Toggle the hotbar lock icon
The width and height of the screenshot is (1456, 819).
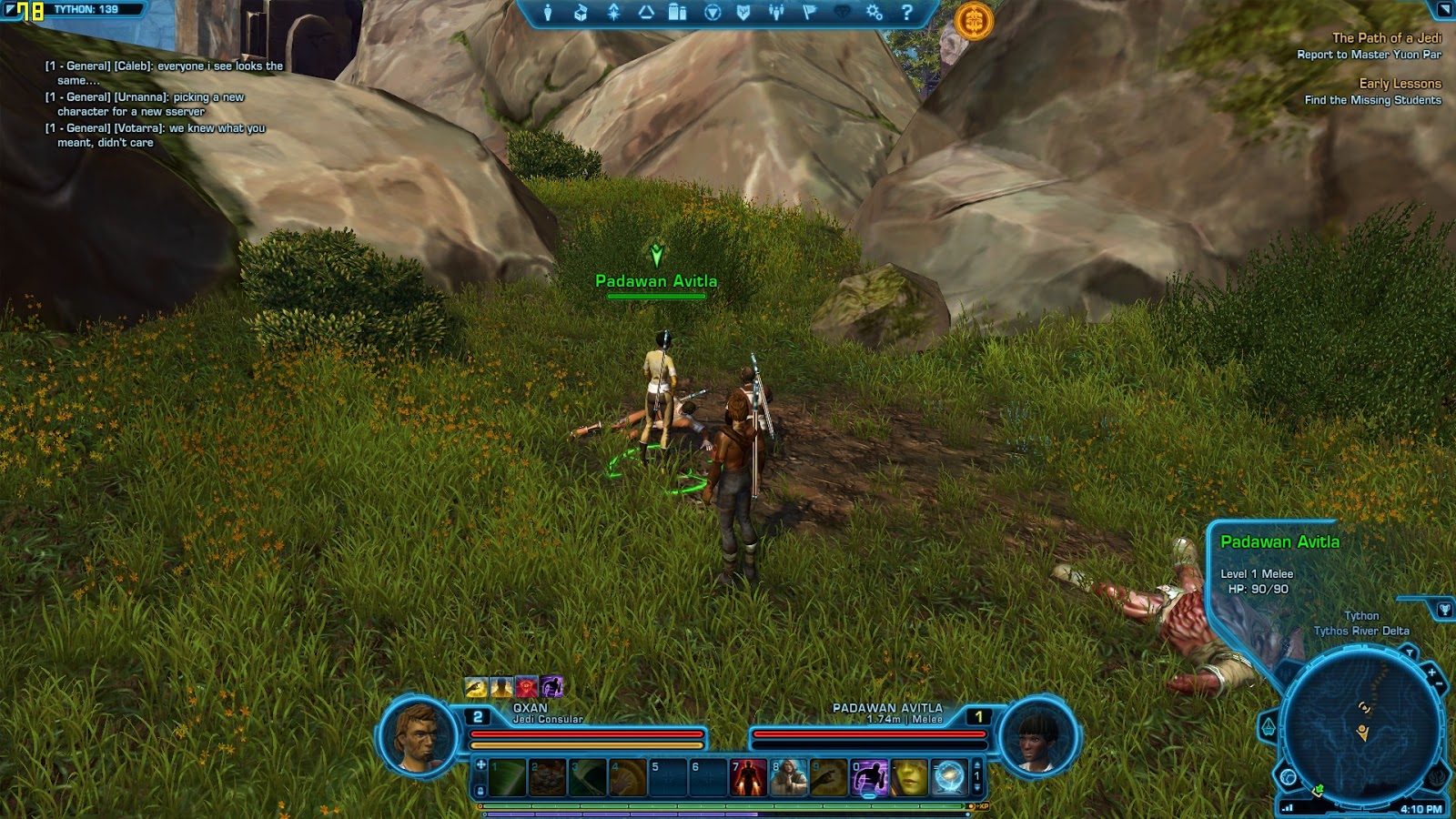click(x=480, y=791)
